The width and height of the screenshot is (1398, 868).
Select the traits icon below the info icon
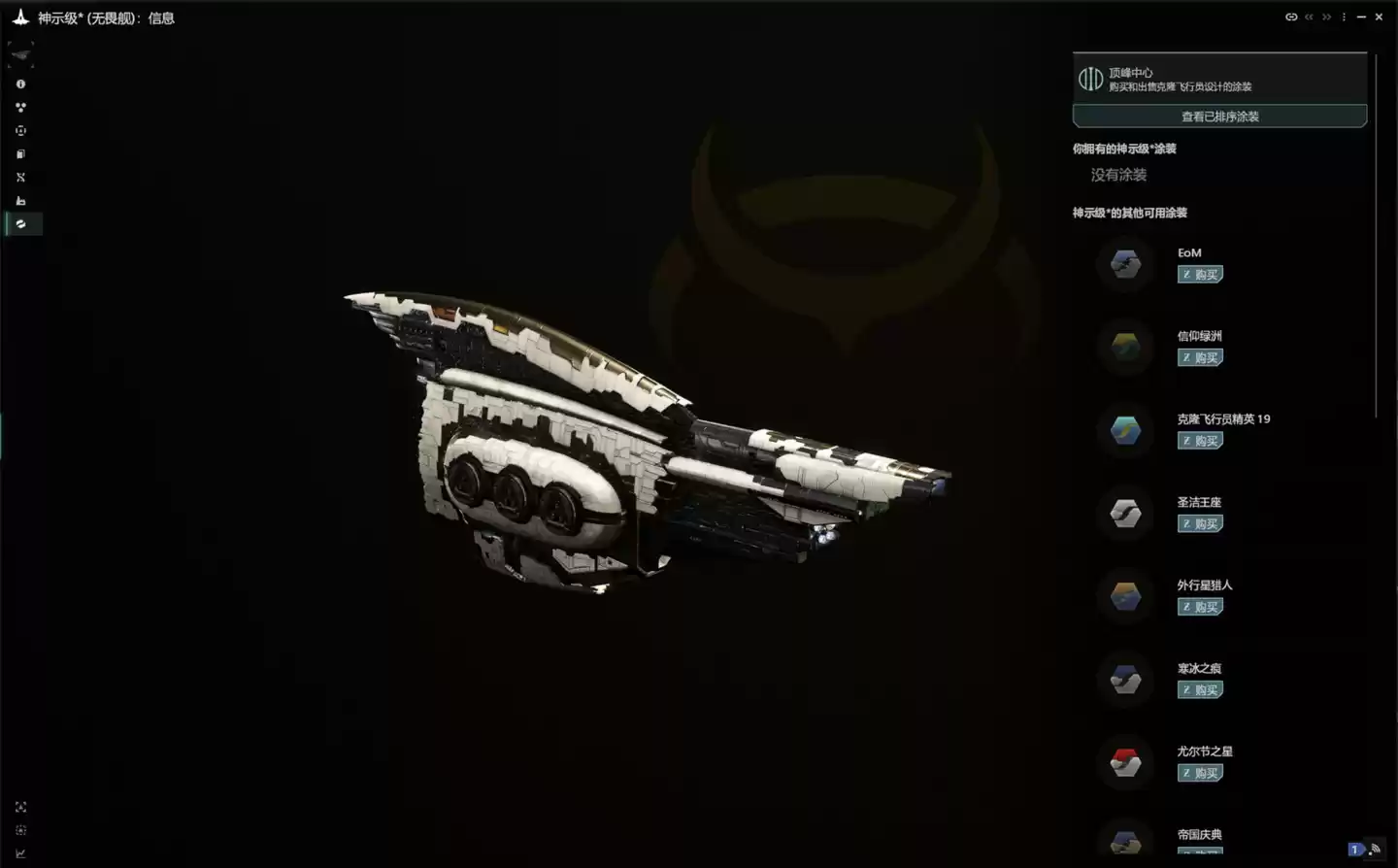coord(21,107)
